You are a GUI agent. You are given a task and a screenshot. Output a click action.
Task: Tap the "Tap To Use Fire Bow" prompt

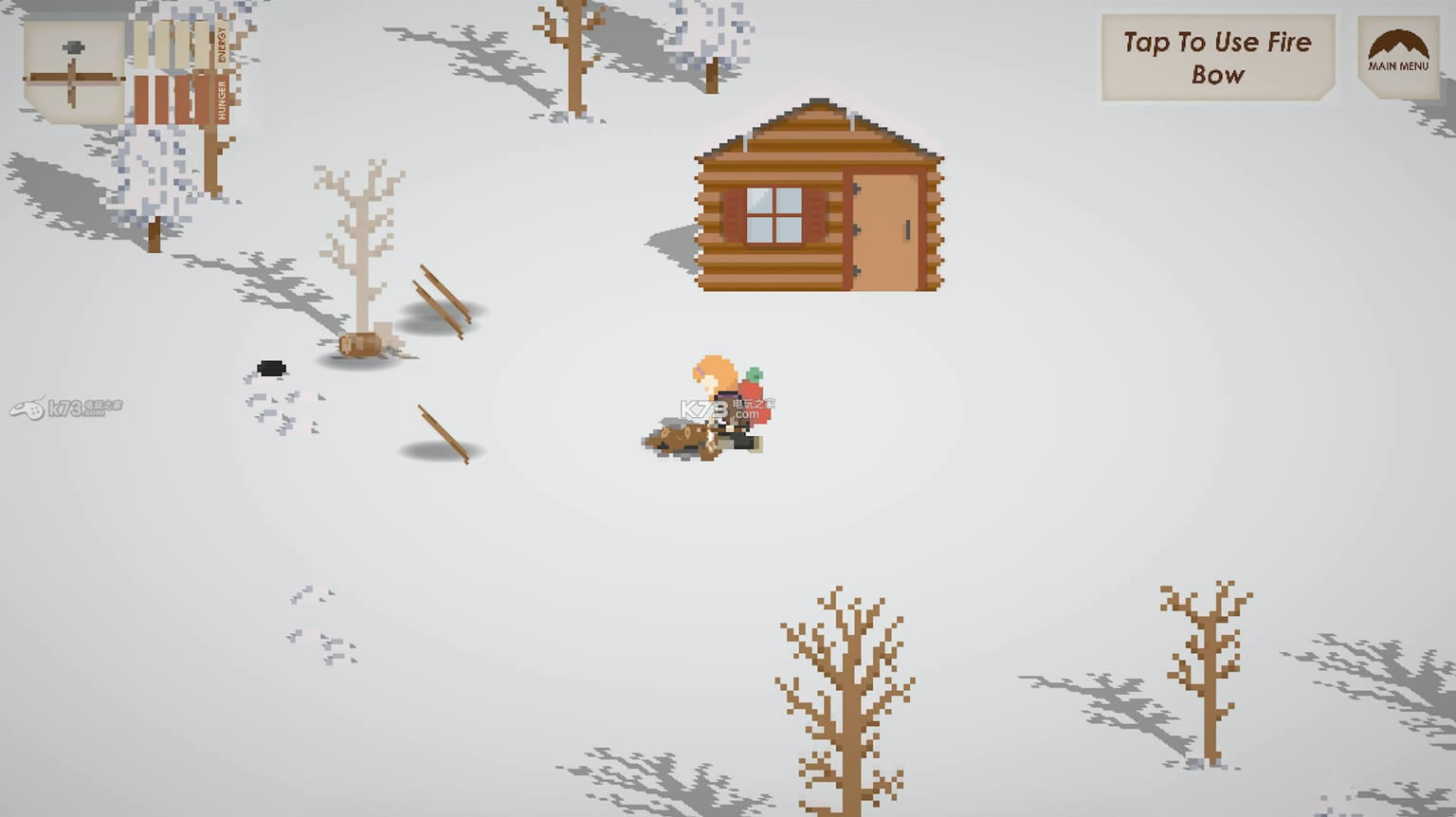click(x=1217, y=58)
